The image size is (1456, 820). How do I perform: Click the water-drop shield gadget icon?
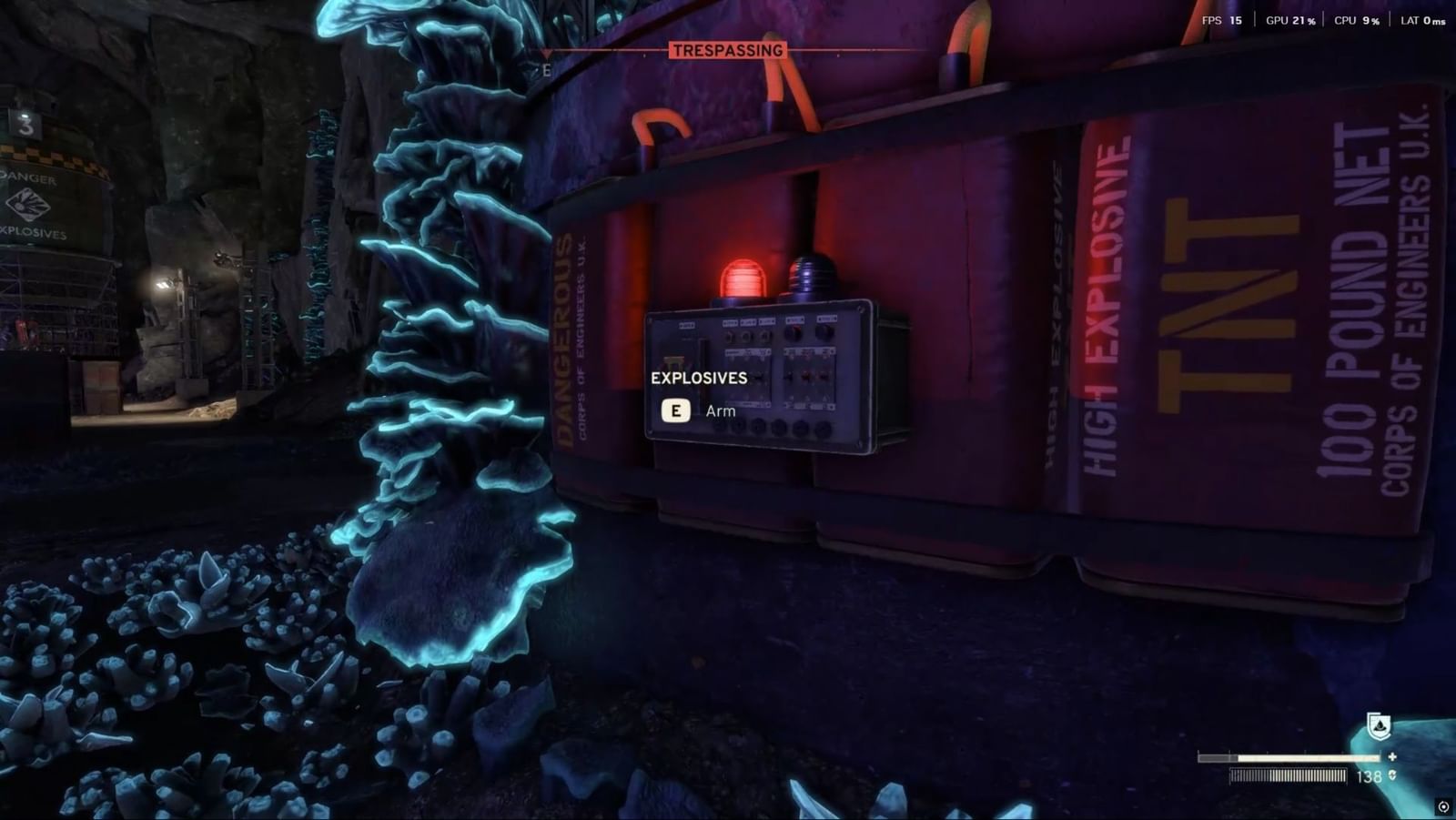1377,726
